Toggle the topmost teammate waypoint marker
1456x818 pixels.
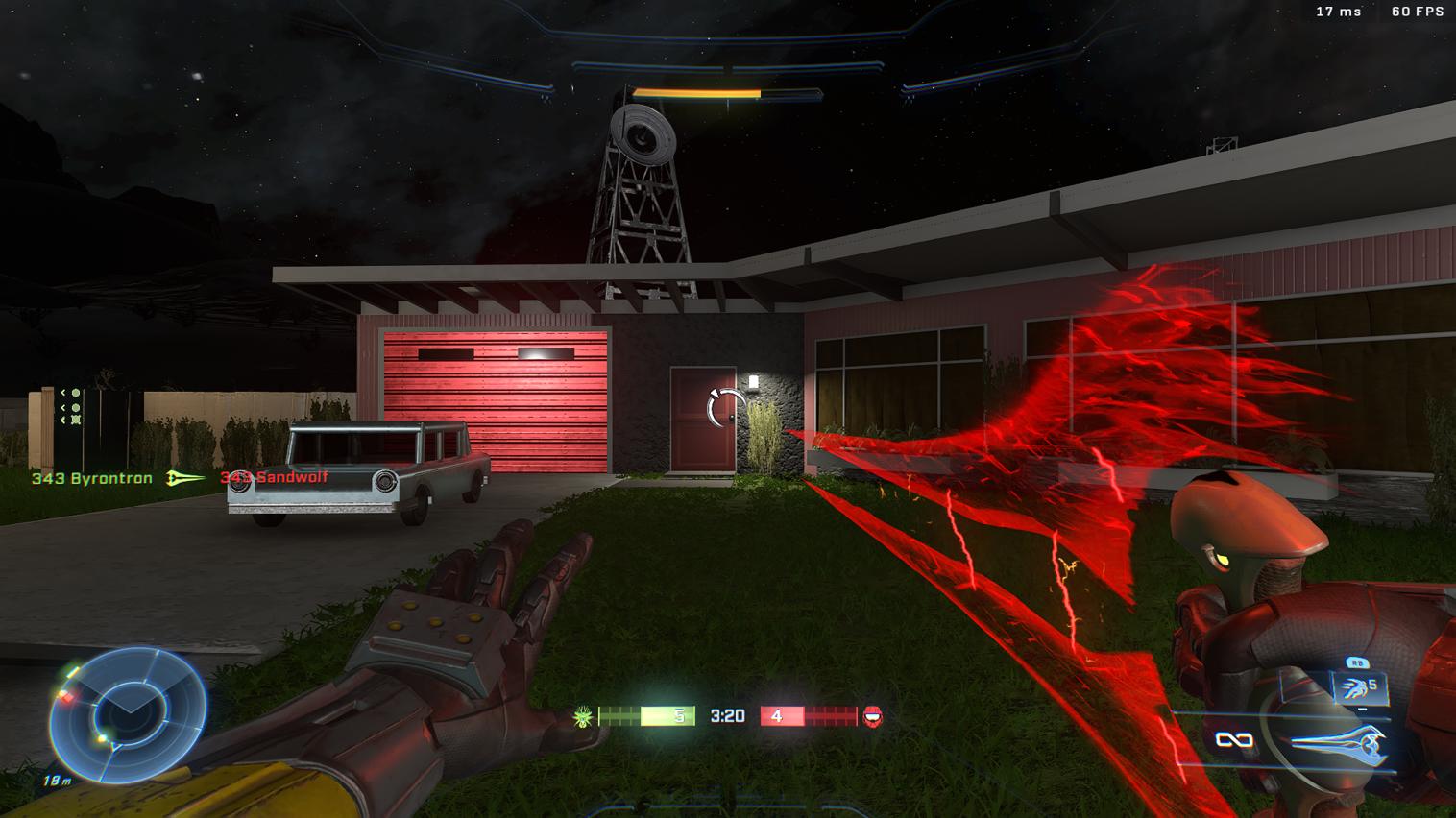(75, 393)
